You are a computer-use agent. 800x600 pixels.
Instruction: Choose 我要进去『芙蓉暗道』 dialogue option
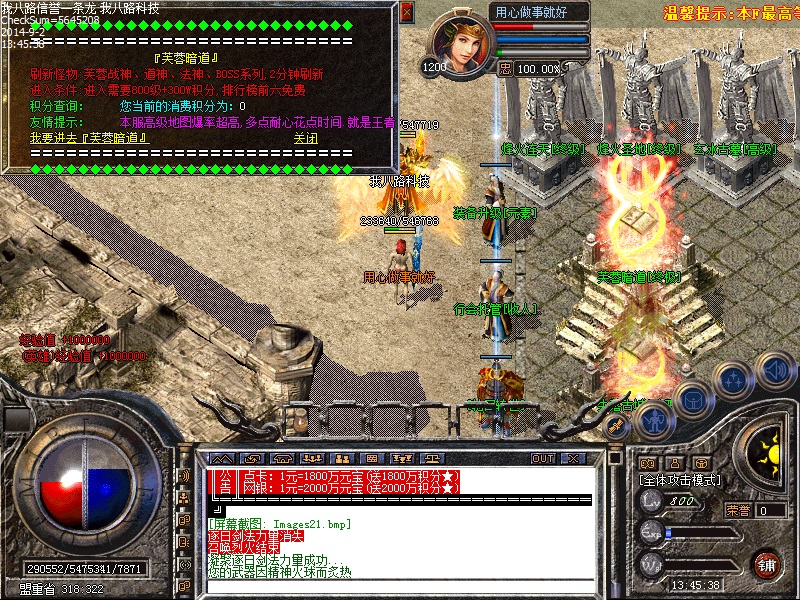(x=88, y=138)
